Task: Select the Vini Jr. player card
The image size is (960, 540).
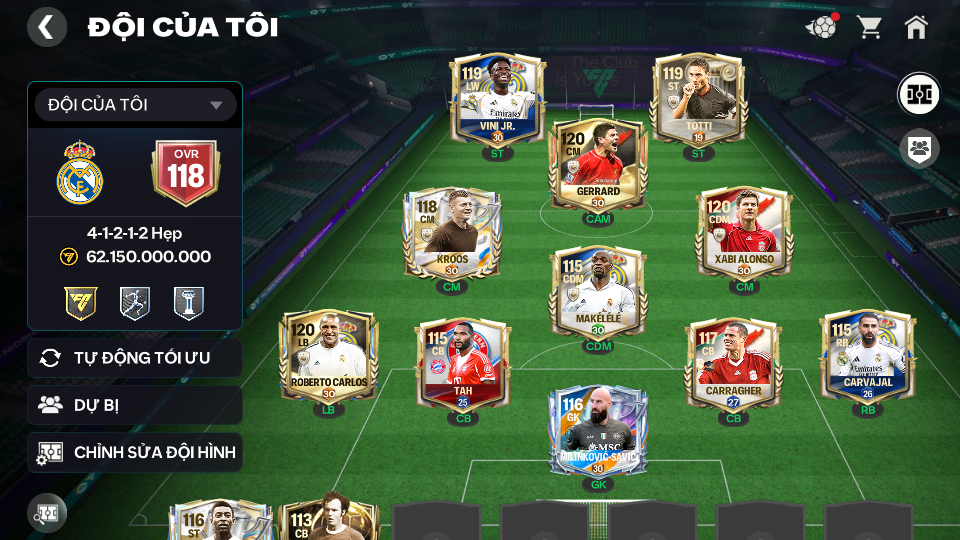Action: click(x=497, y=100)
